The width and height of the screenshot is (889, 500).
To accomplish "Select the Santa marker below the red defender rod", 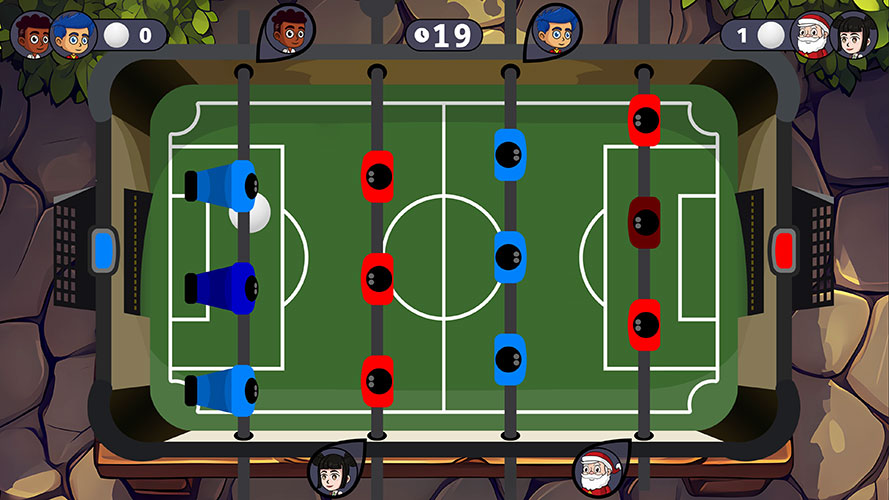I will (596, 470).
